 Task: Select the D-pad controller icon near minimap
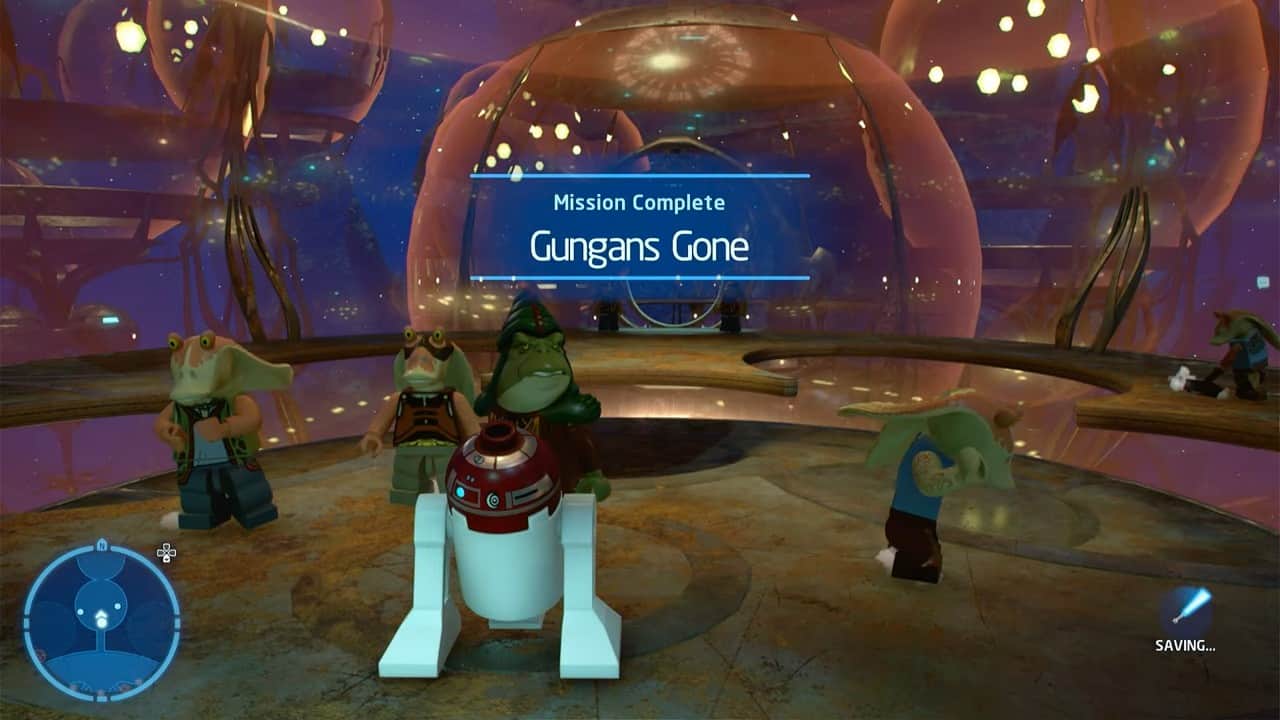[166, 551]
